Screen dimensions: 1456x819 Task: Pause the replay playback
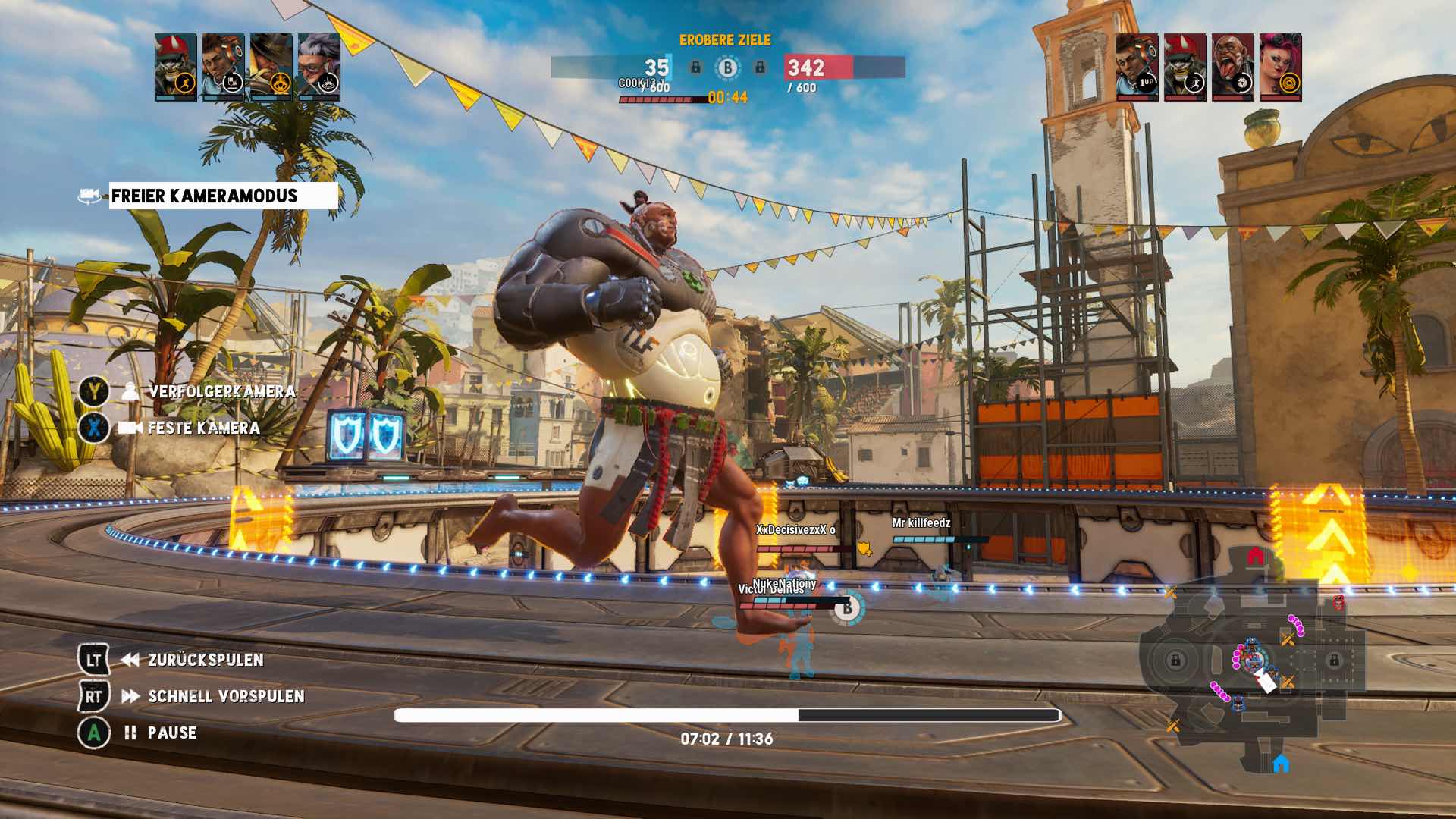click(171, 733)
